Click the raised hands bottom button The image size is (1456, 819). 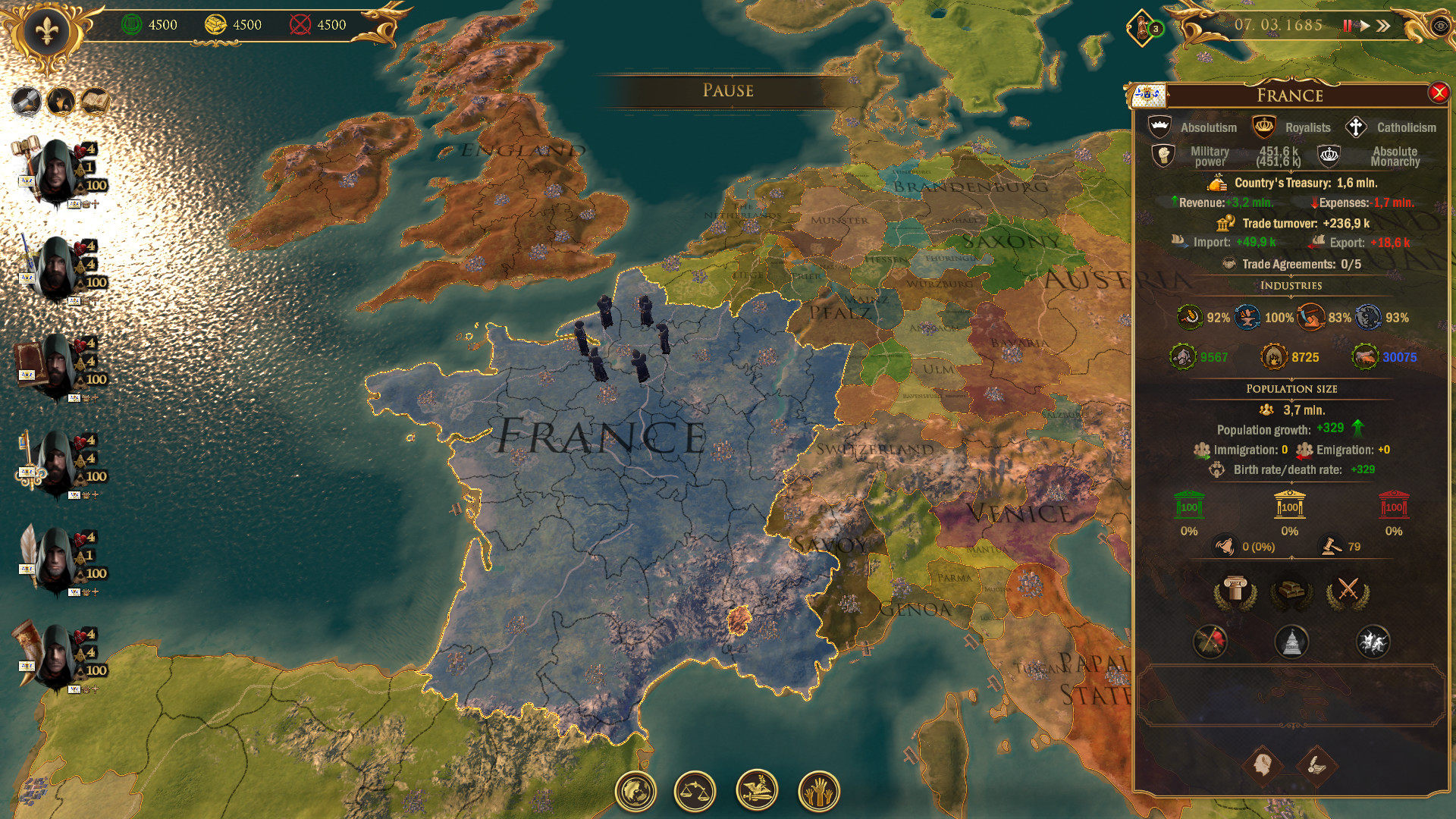818,791
